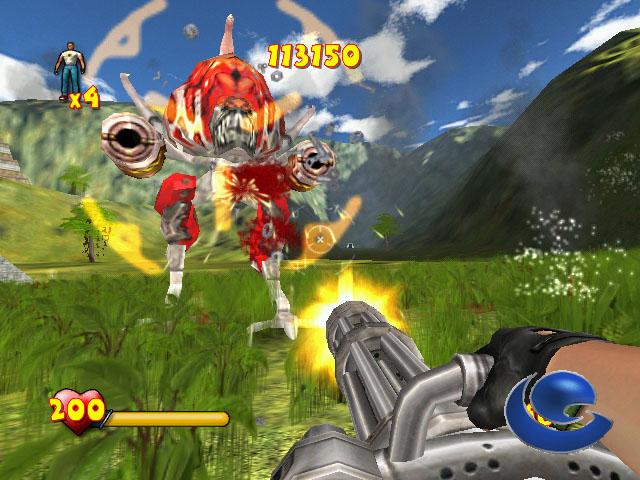
Task: Click the player lives figure icon
Action: [69, 68]
